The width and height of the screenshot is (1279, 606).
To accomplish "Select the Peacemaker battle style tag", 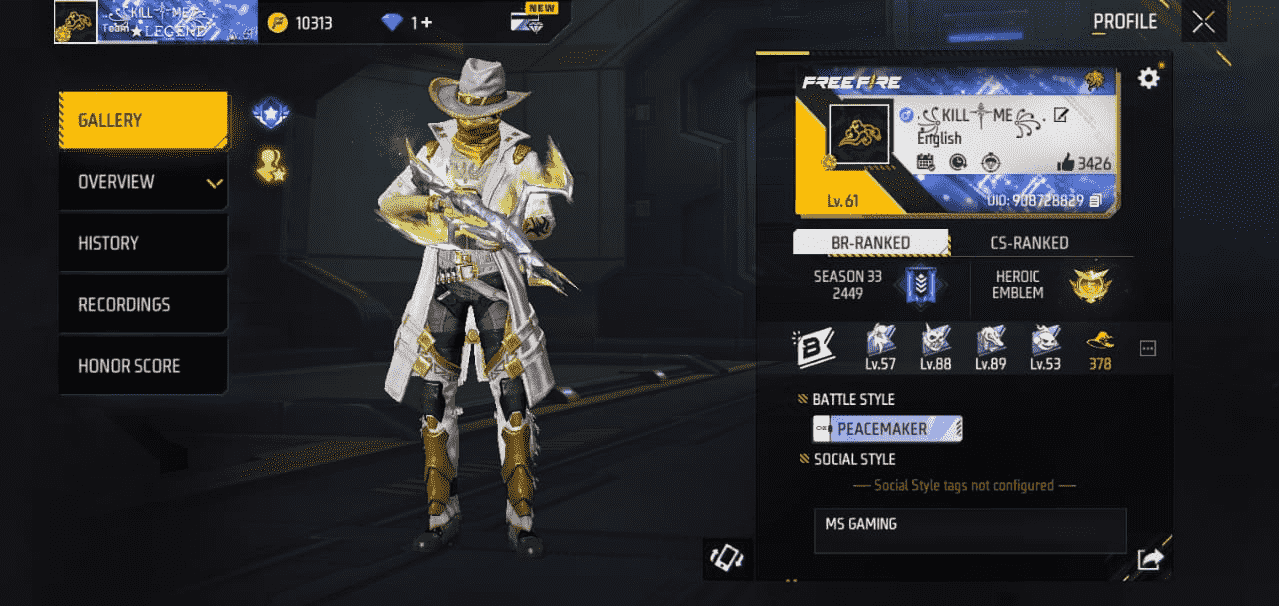I will pyautogui.click(x=887, y=429).
